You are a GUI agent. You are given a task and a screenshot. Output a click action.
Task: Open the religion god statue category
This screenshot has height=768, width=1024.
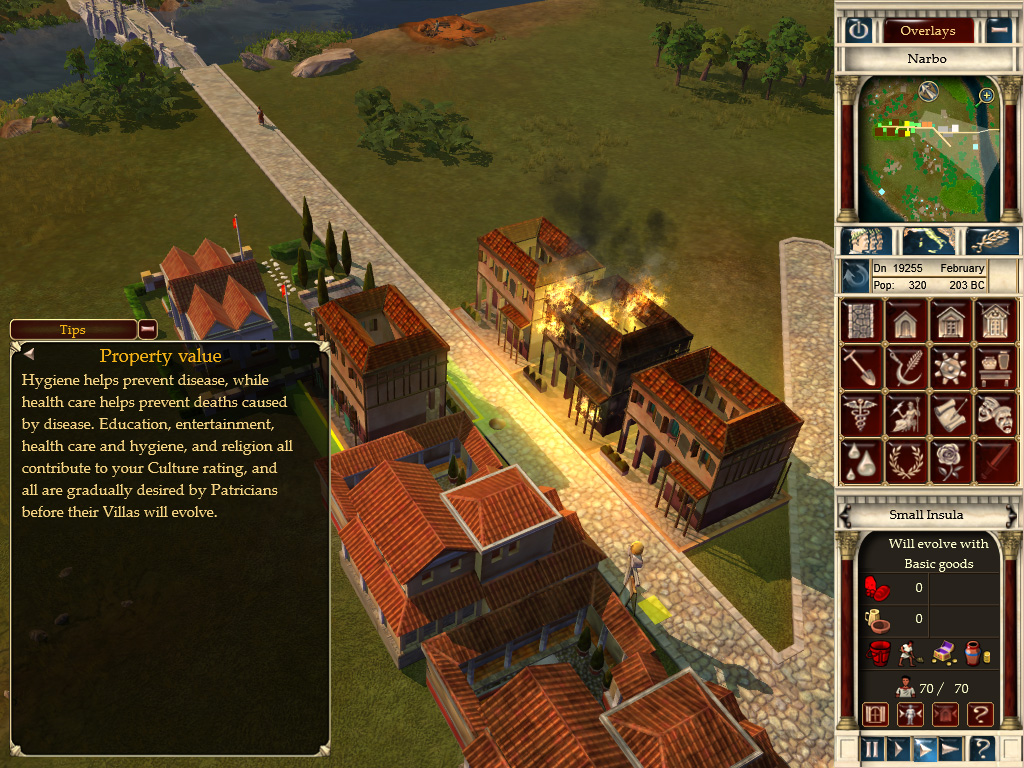click(906, 413)
